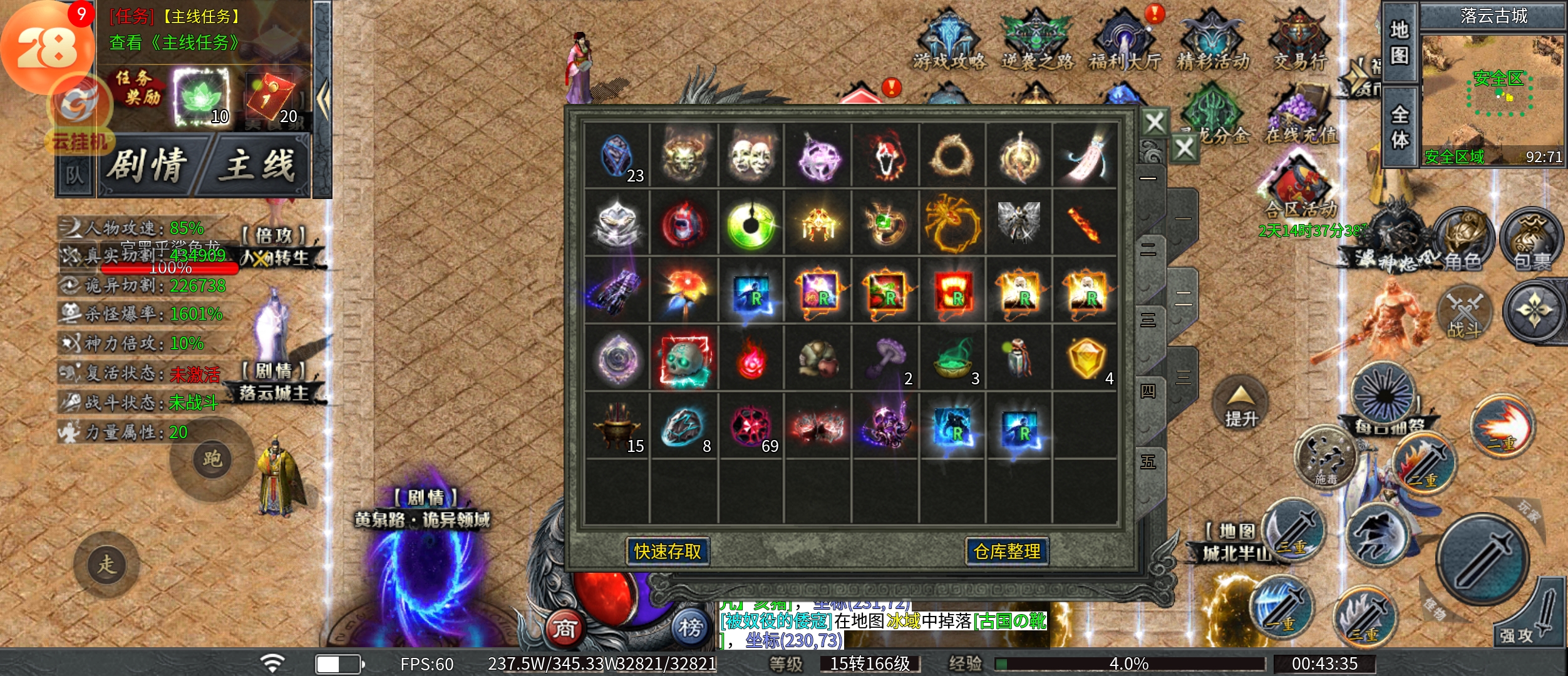
Task: Sort the warehouse with 仓库整理
Action: click(1007, 551)
